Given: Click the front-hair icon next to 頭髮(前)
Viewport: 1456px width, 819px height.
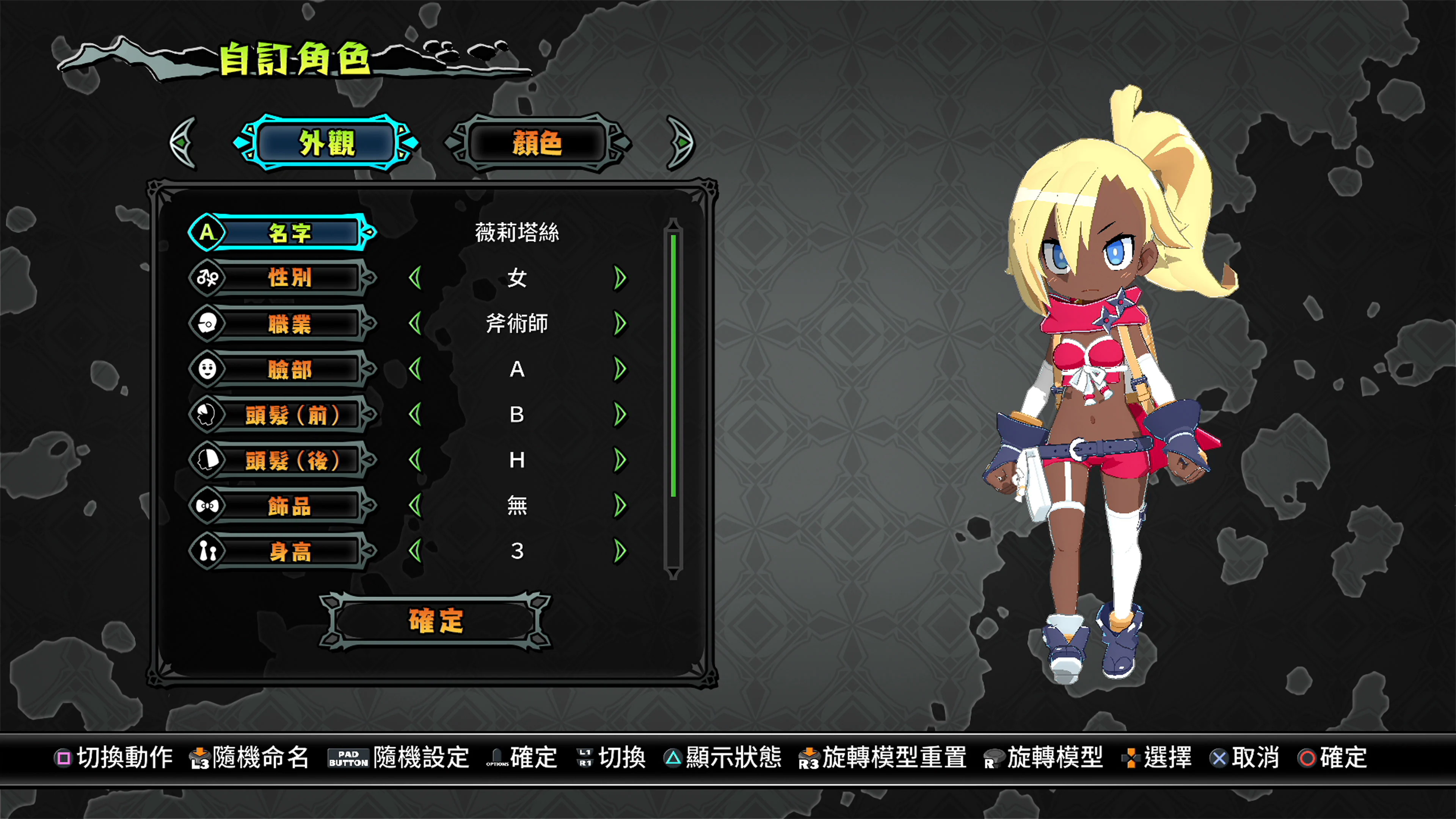Looking at the screenshot, I should point(207,414).
